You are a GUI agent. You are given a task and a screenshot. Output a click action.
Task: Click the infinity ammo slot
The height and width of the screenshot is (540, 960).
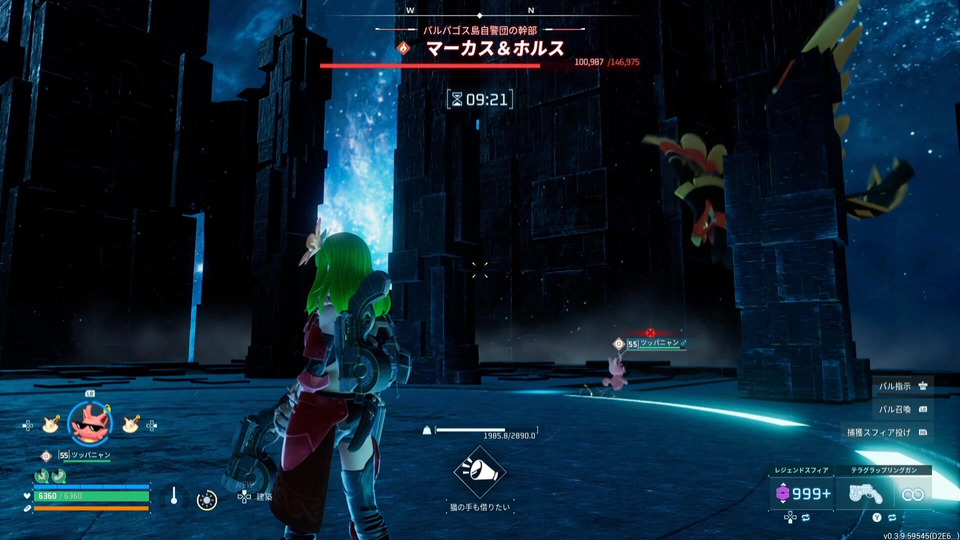pos(912,493)
